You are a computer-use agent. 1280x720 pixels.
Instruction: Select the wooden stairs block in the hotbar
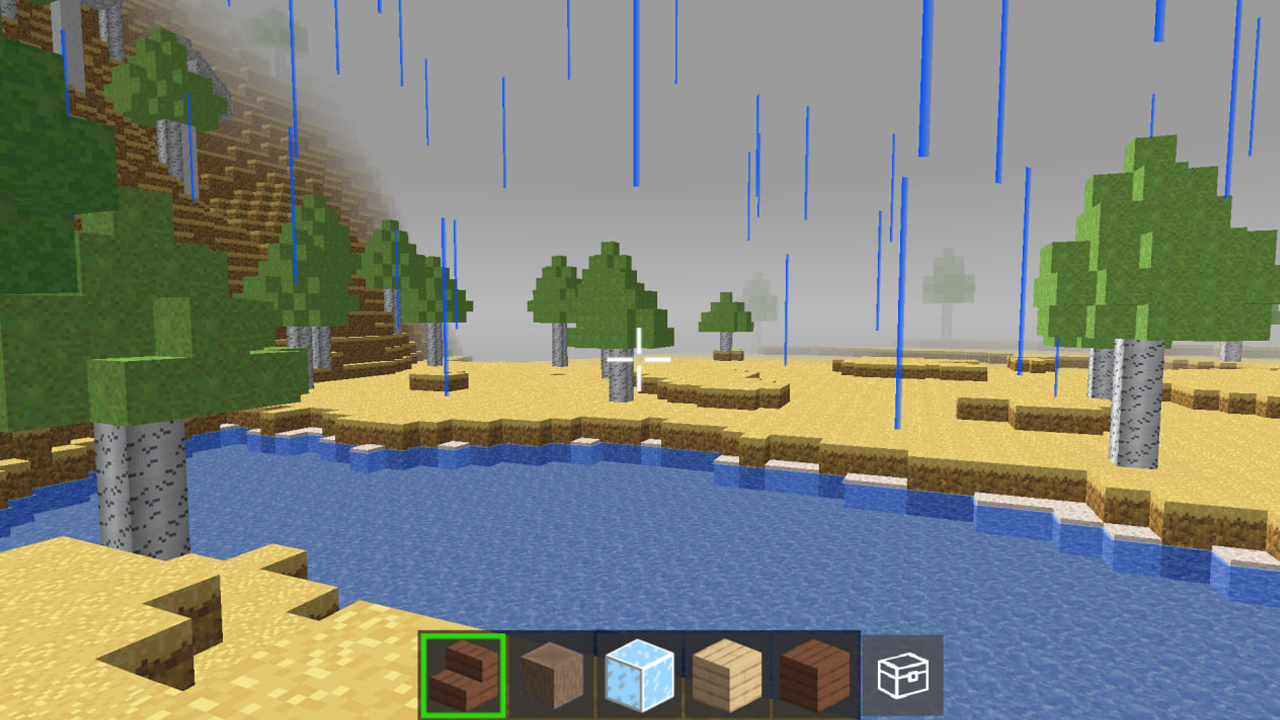click(463, 673)
